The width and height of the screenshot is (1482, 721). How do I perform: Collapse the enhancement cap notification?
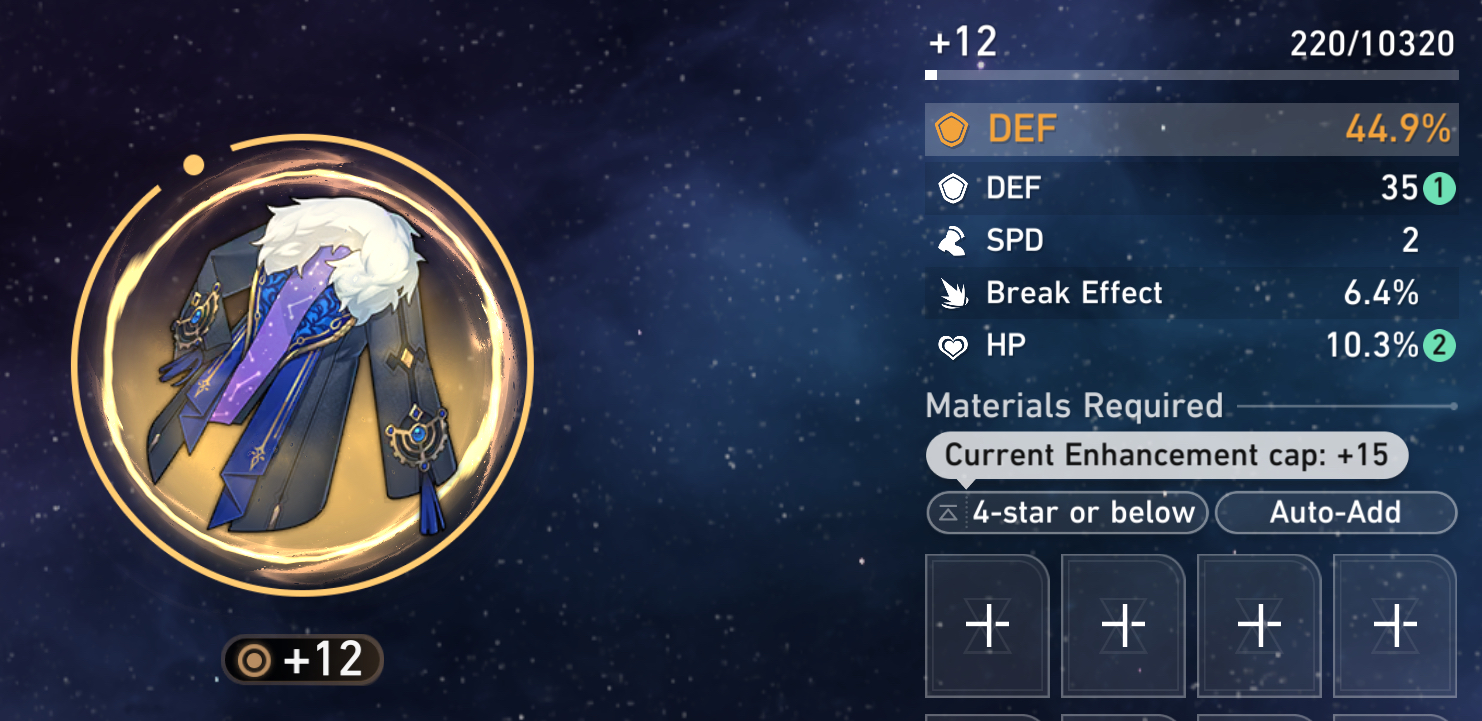tap(1166, 455)
